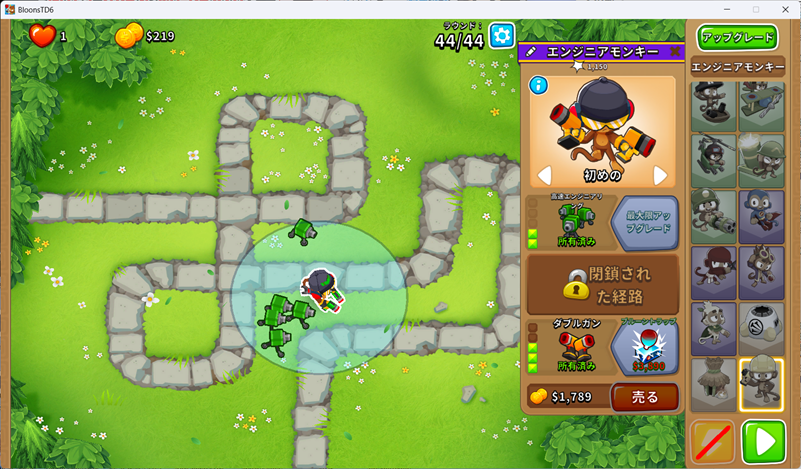Click the green アップグレード button
Image resolution: width=801 pixels, height=469 pixels.
coord(738,38)
